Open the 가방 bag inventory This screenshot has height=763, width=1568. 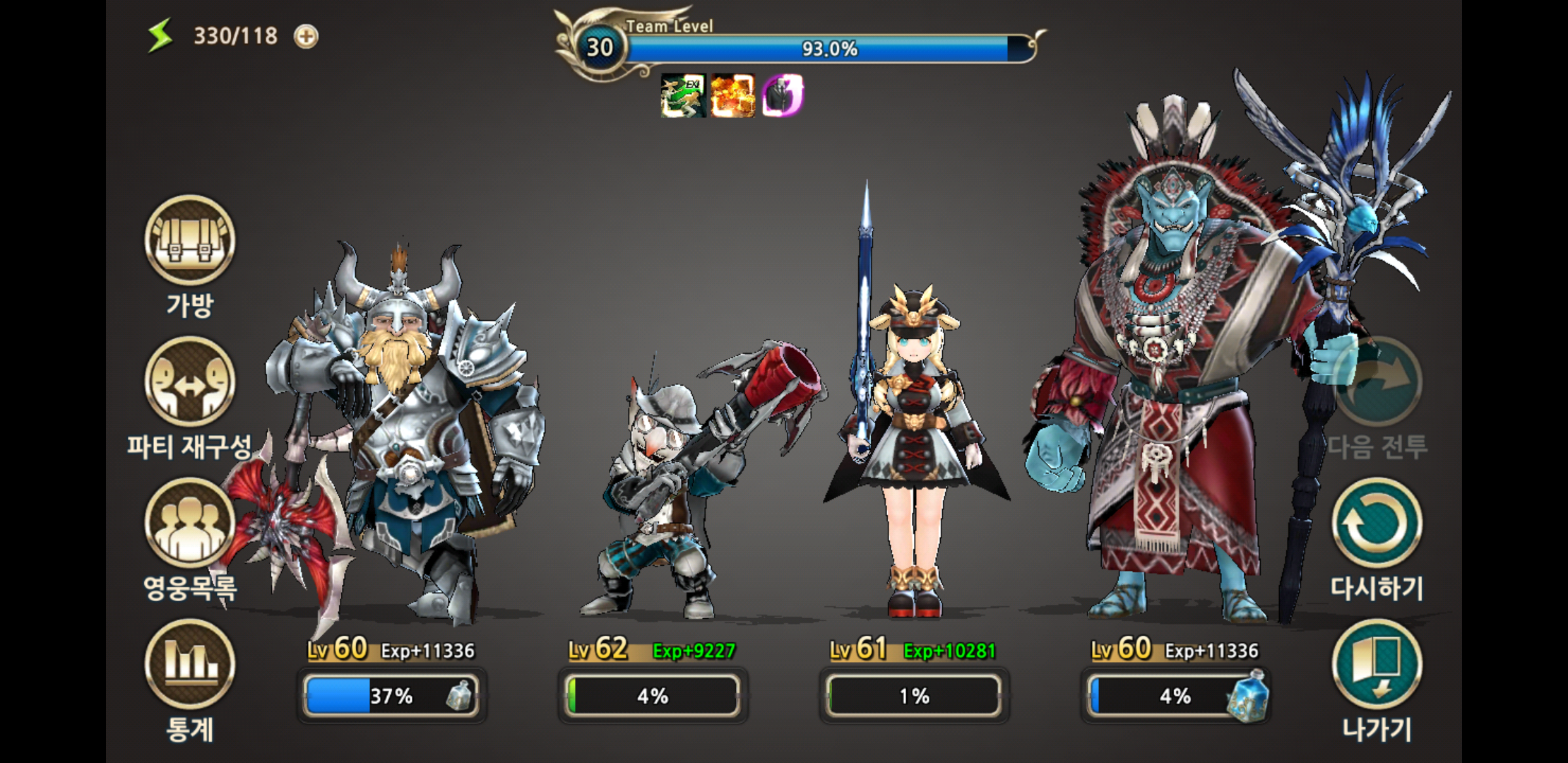[189, 242]
